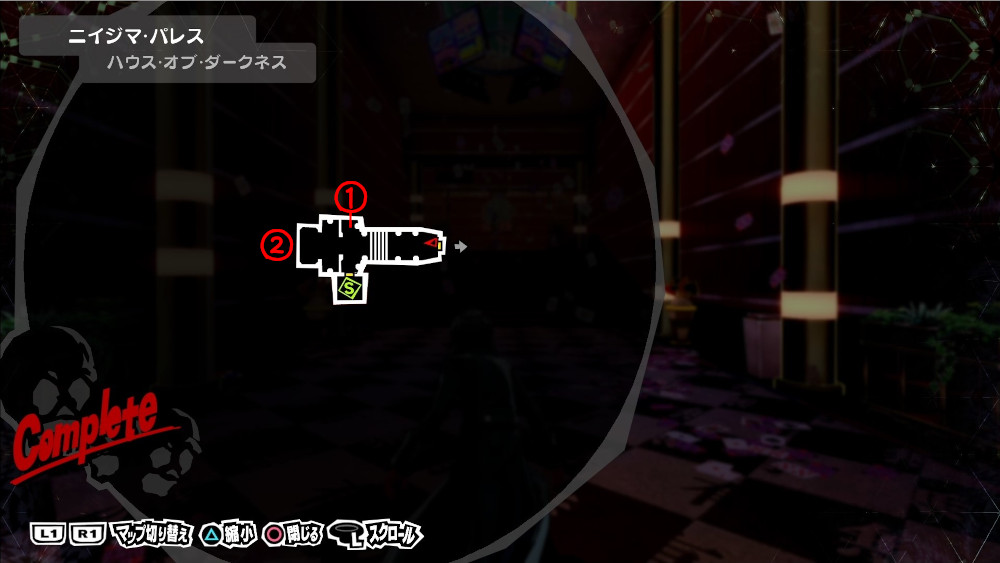Select the gray exit arrow on the map
The height and width of the screenshot is (563, 1000).
460,244
